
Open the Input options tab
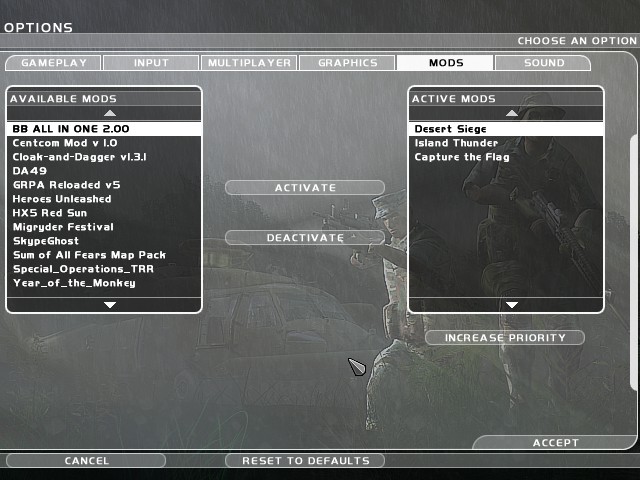[151, 63]
